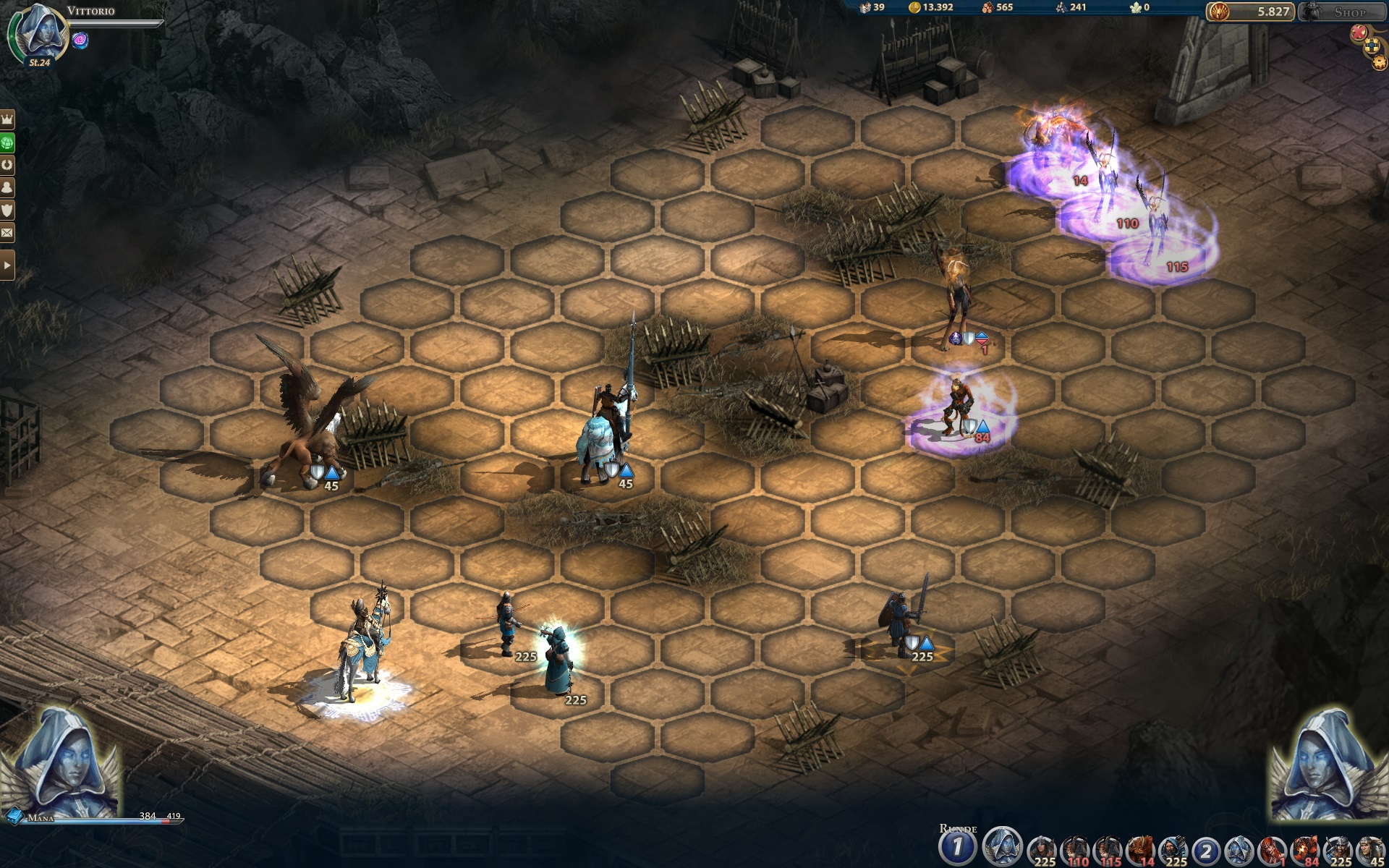Open the gear settings button
The width and height of the screenshot is (1389, 868).
(1380, 62)
